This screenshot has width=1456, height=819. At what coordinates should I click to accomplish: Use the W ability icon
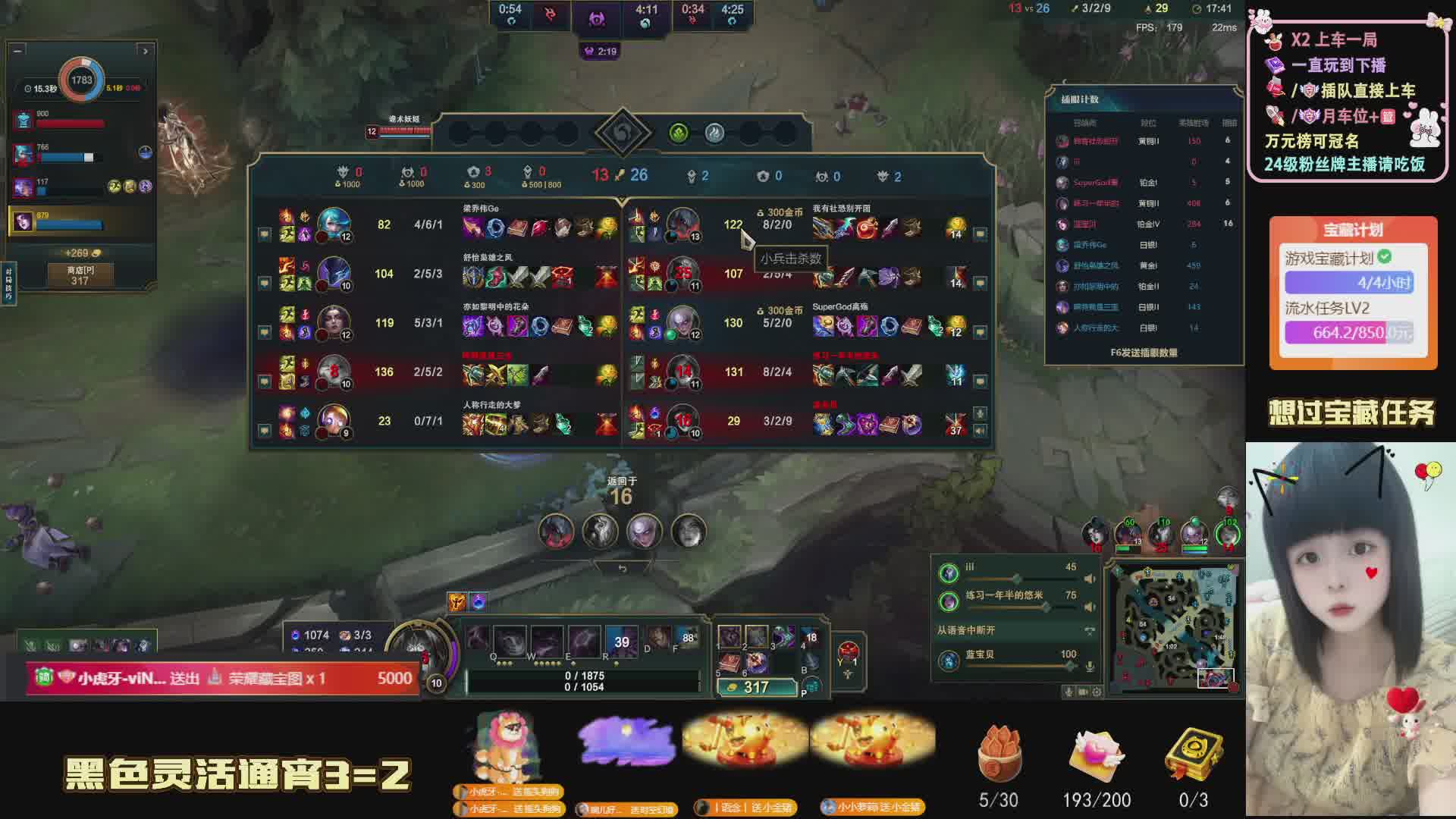tap(547, 642)
